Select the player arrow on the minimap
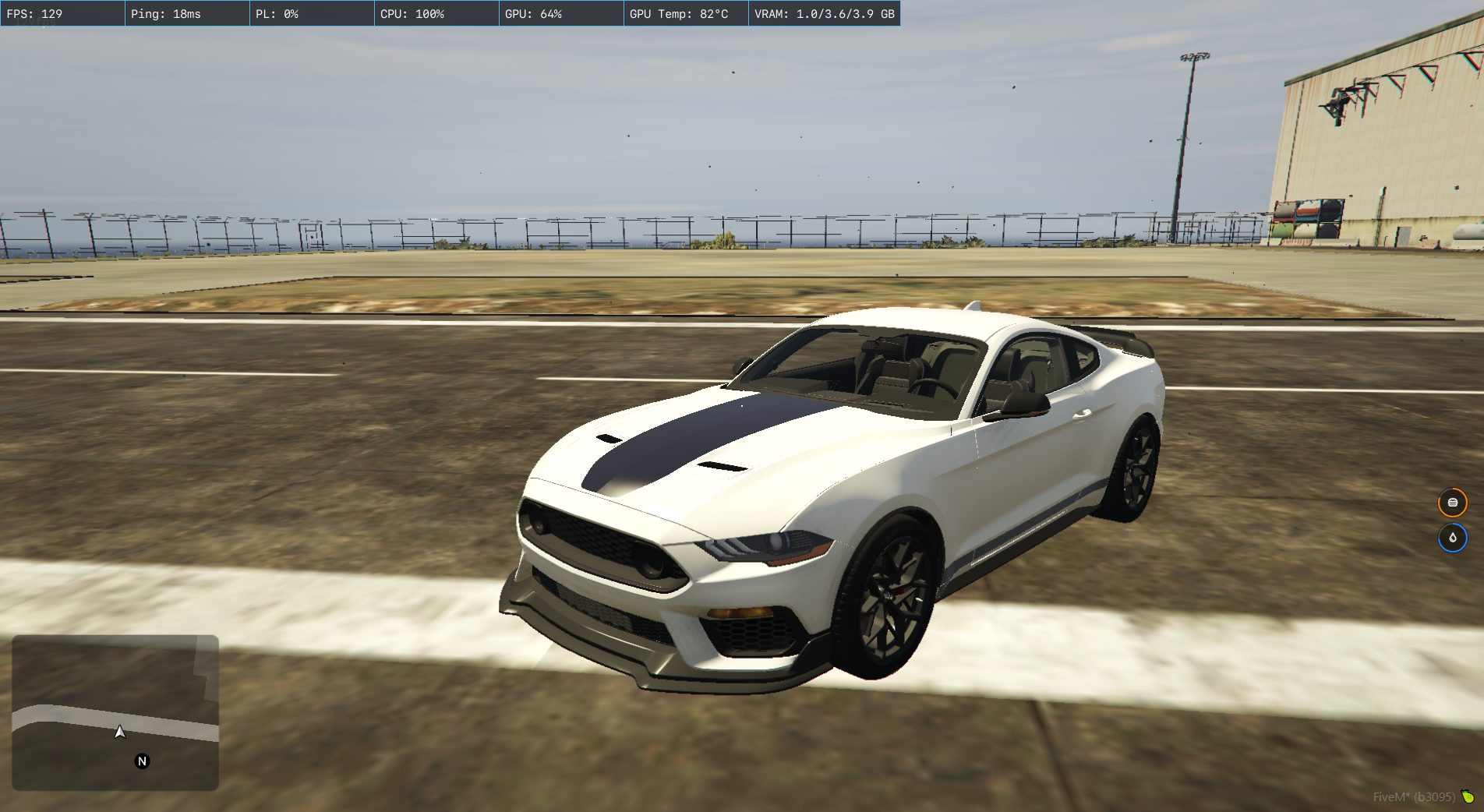This screenshot has height=812, width=1484. 120,732
